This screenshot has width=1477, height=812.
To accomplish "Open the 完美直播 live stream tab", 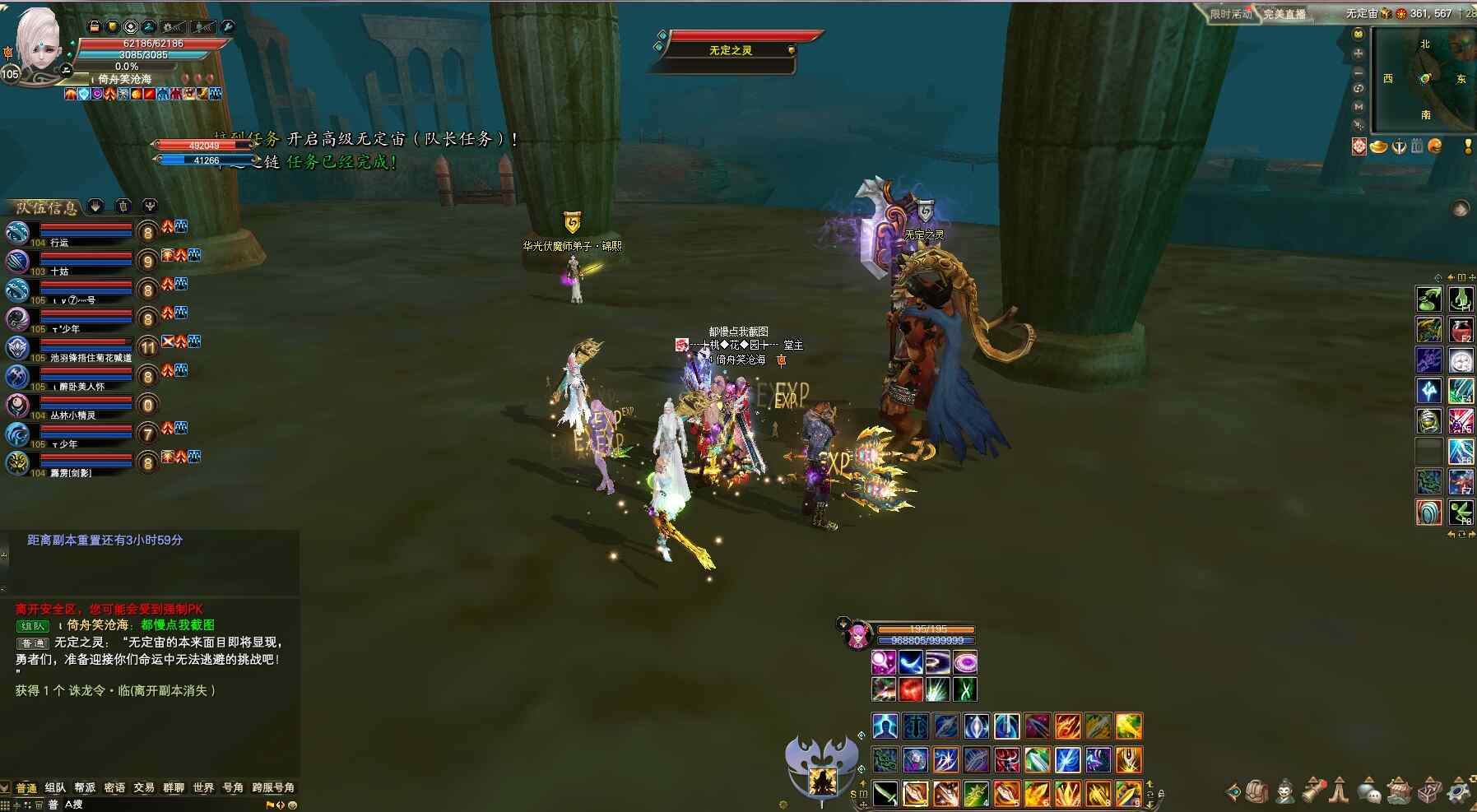I will pos(1284,14).
